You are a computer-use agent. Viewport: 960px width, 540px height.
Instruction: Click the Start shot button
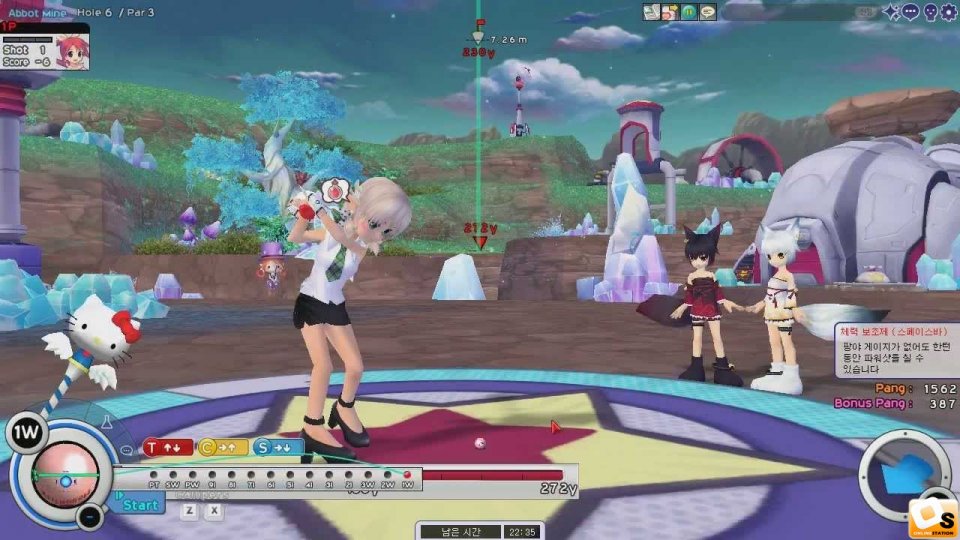click(139, 504)
